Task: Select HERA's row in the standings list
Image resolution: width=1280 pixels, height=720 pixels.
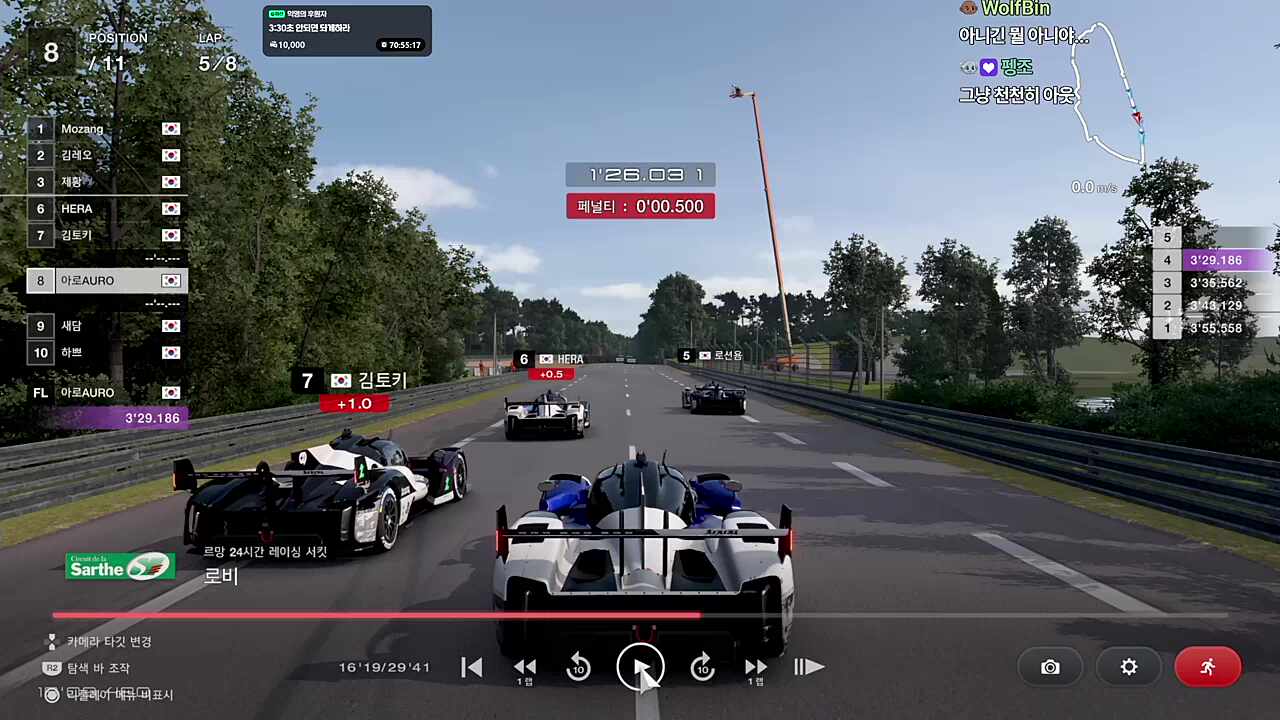Action: coord(105,209)
